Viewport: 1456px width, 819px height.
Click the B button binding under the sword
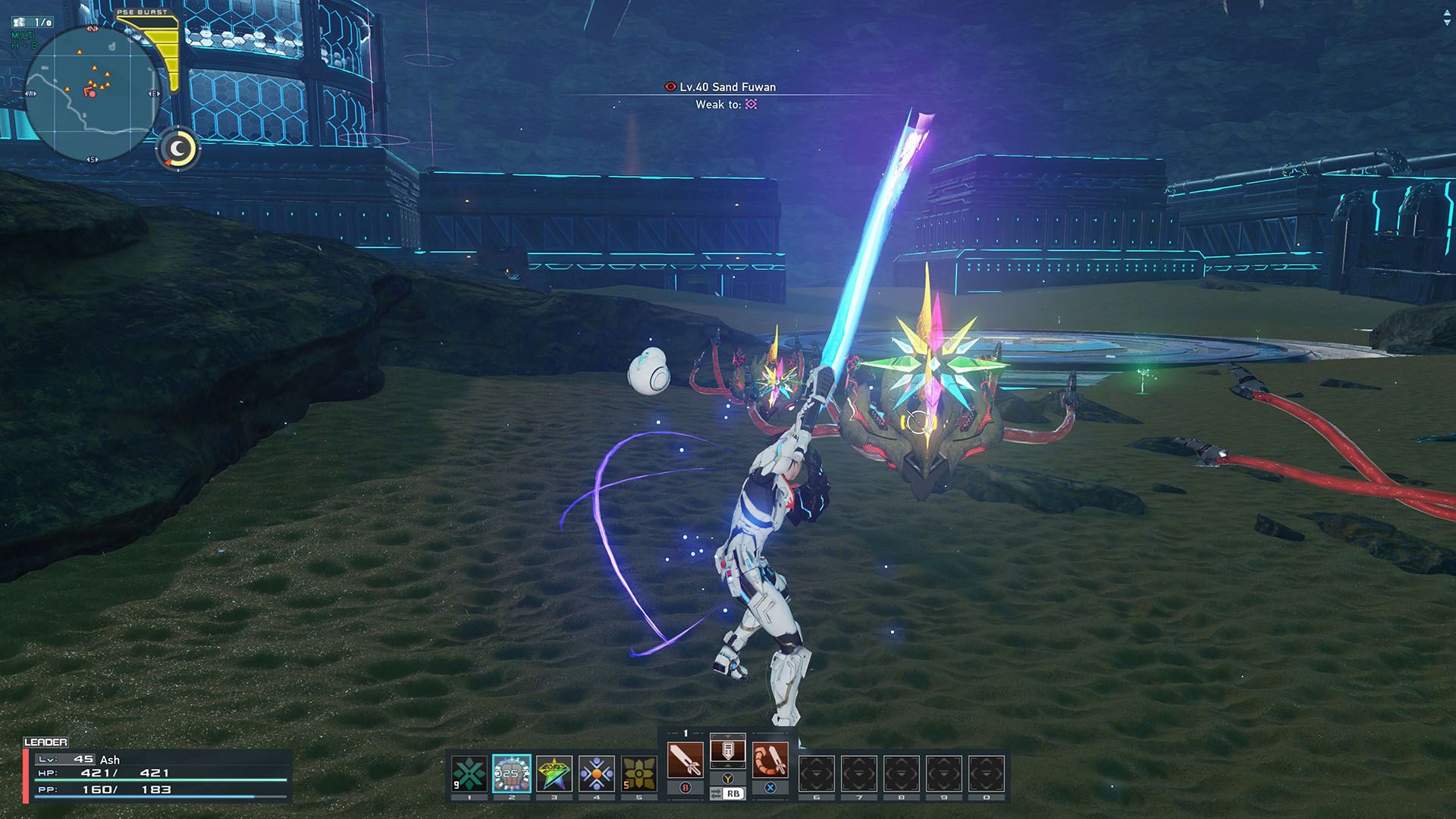pyautogui.click(x=686, y=786)
